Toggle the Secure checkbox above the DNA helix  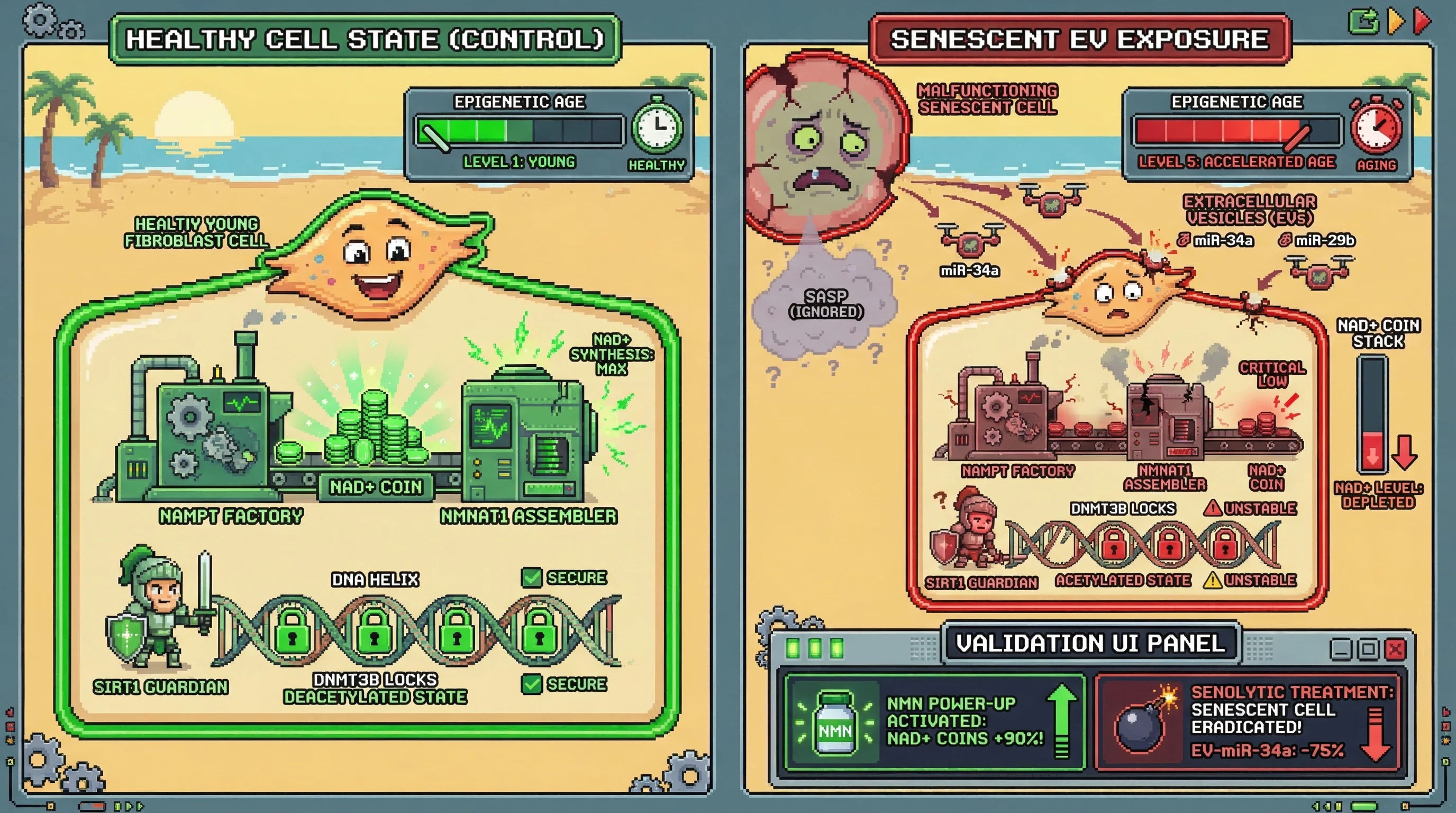click(531, 578)
